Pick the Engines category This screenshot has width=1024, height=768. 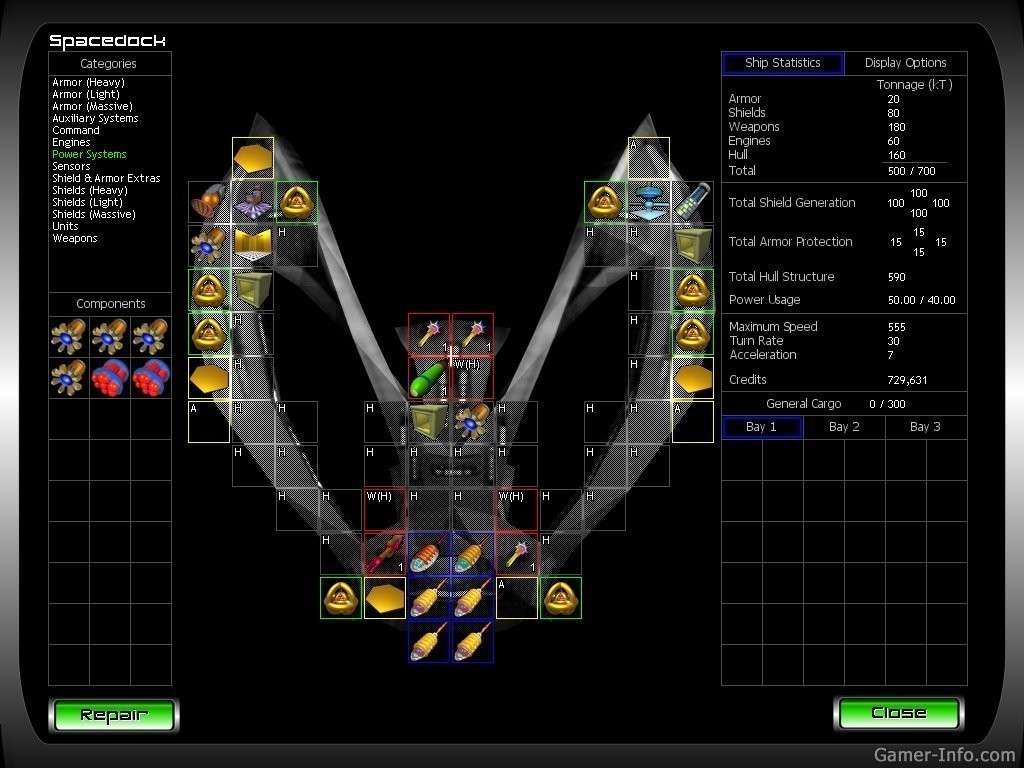(x=71, y=143)
